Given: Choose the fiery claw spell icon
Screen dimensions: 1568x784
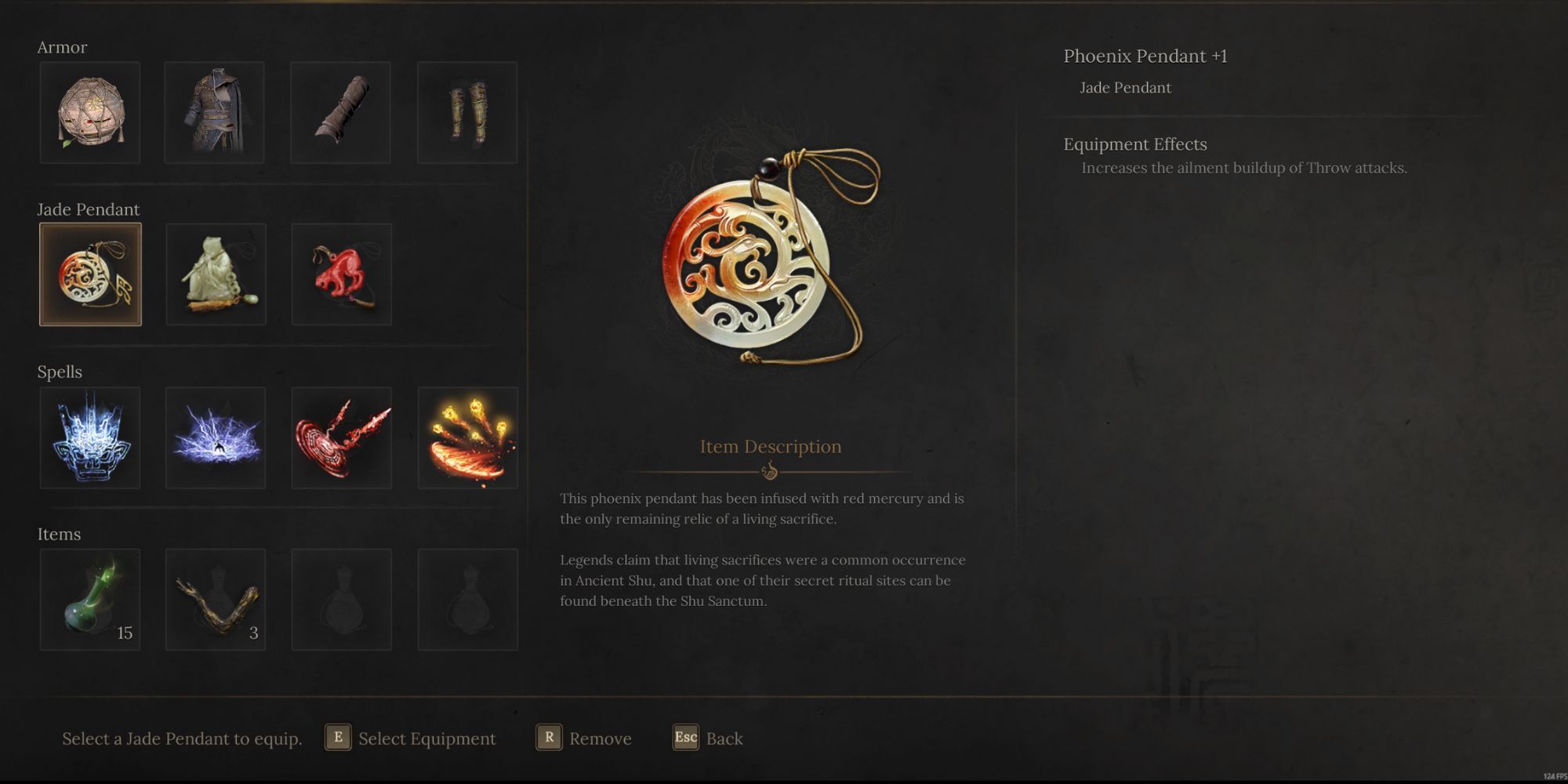Looking at the screenshot, I should pyautogui.click(x=467, y=437).
